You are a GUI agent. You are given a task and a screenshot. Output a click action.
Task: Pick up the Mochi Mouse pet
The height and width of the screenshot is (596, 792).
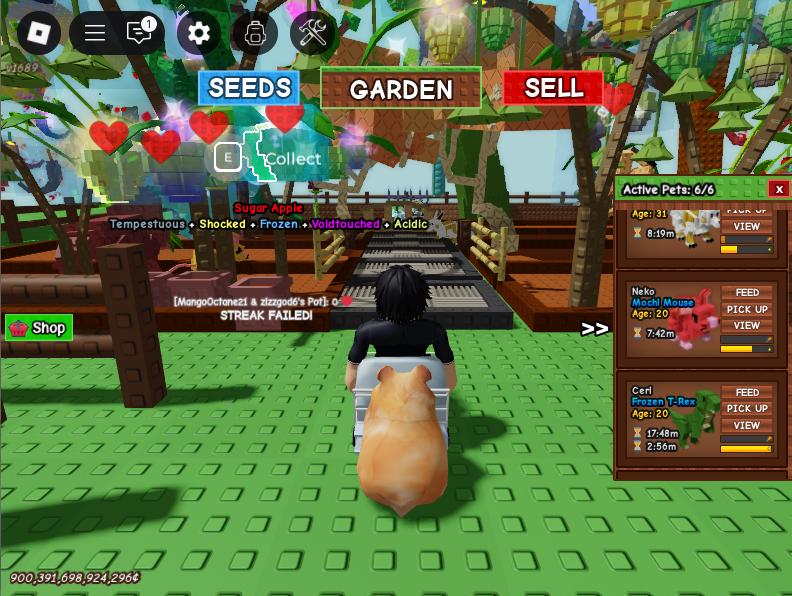747,309
